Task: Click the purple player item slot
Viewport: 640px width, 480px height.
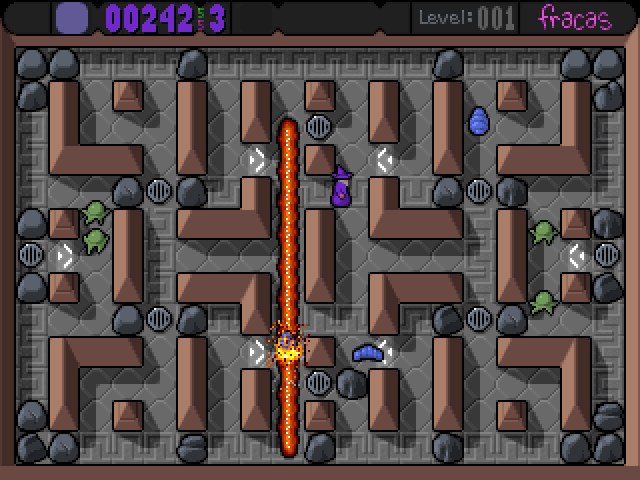Action: coord(72,17)
